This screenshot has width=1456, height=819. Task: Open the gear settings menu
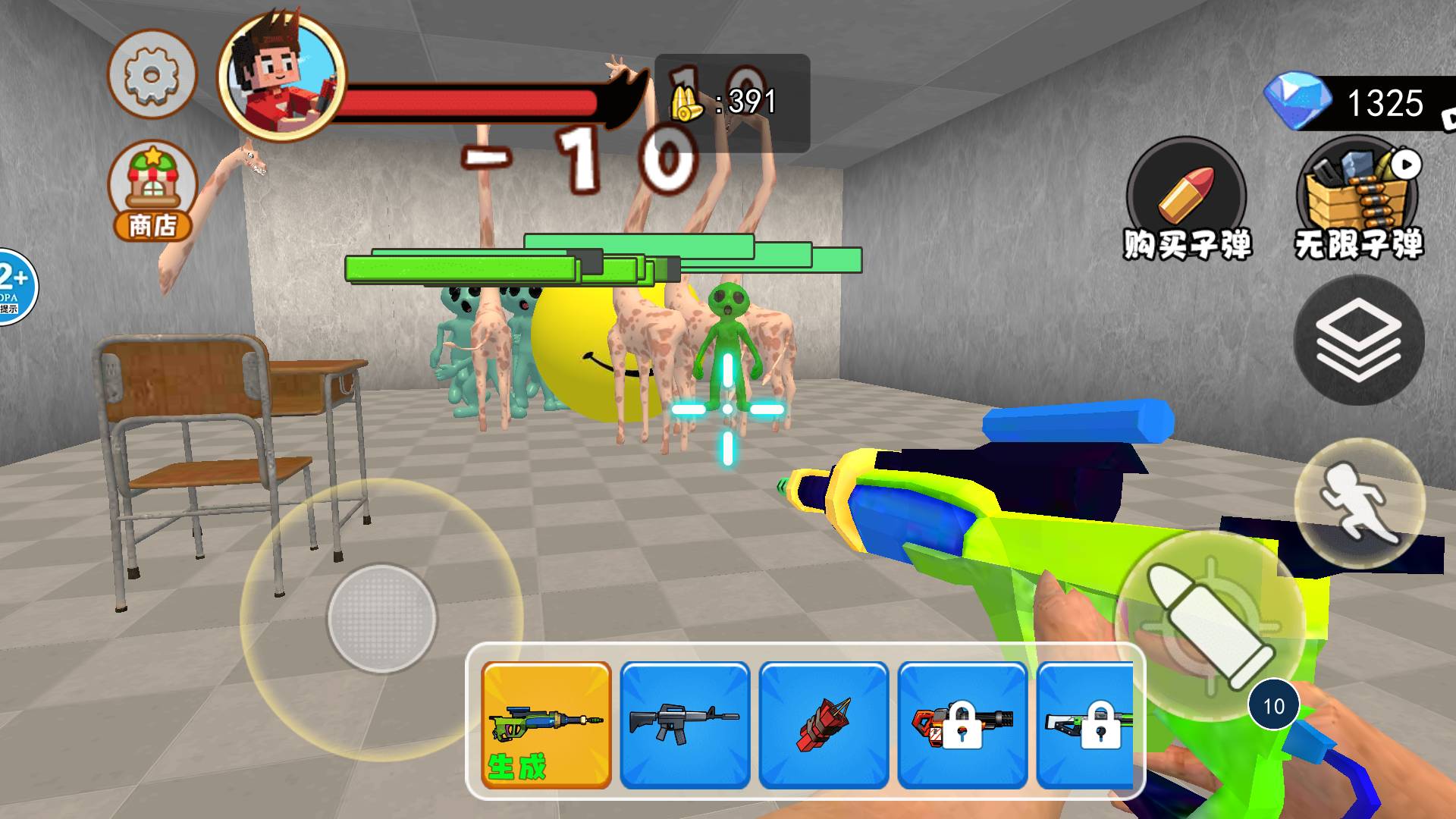click(x=152, y=74)
